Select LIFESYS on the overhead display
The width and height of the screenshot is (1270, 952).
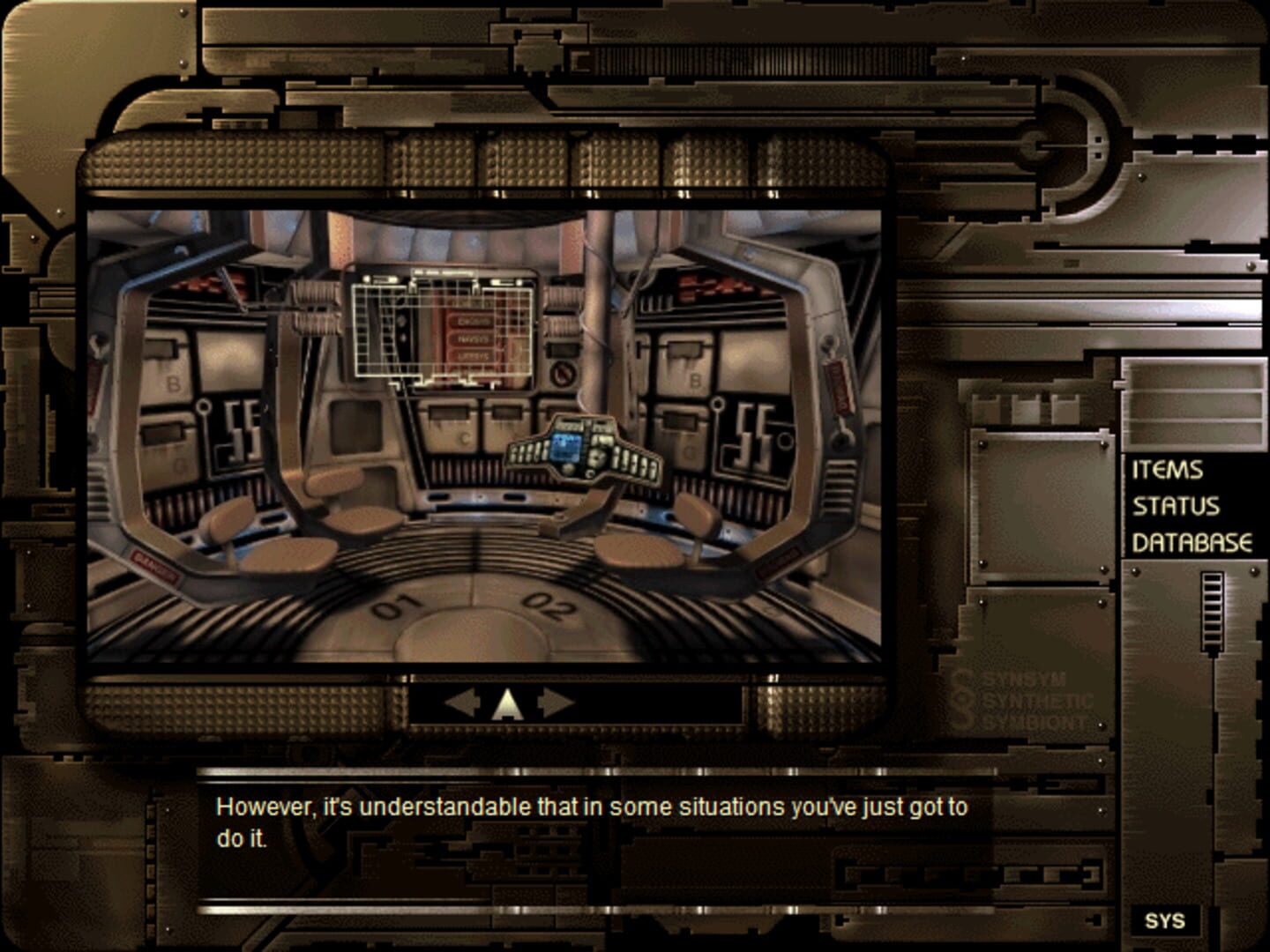pos(474,356)
